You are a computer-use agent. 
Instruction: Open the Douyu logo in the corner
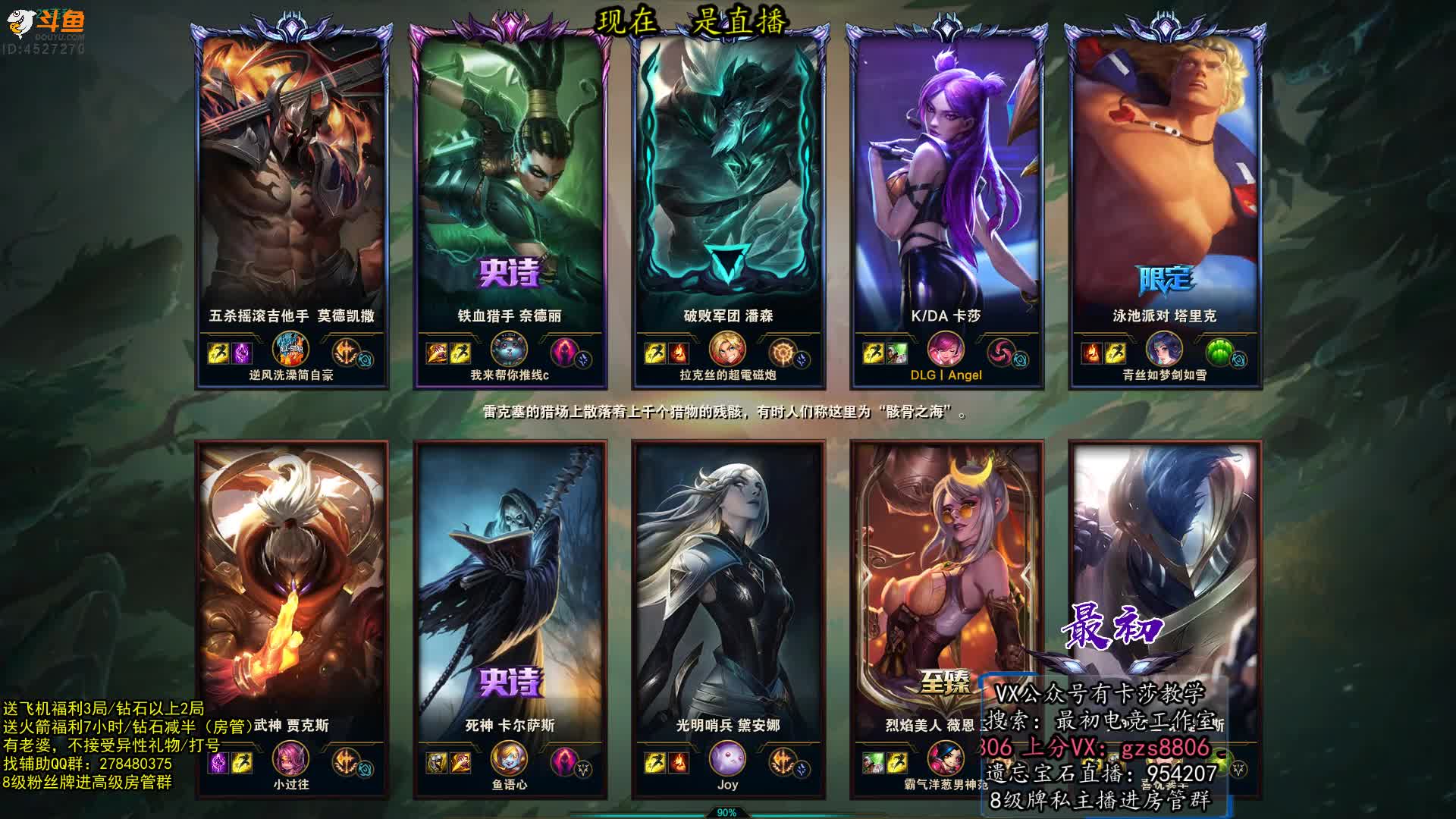[x=47, y=24]
